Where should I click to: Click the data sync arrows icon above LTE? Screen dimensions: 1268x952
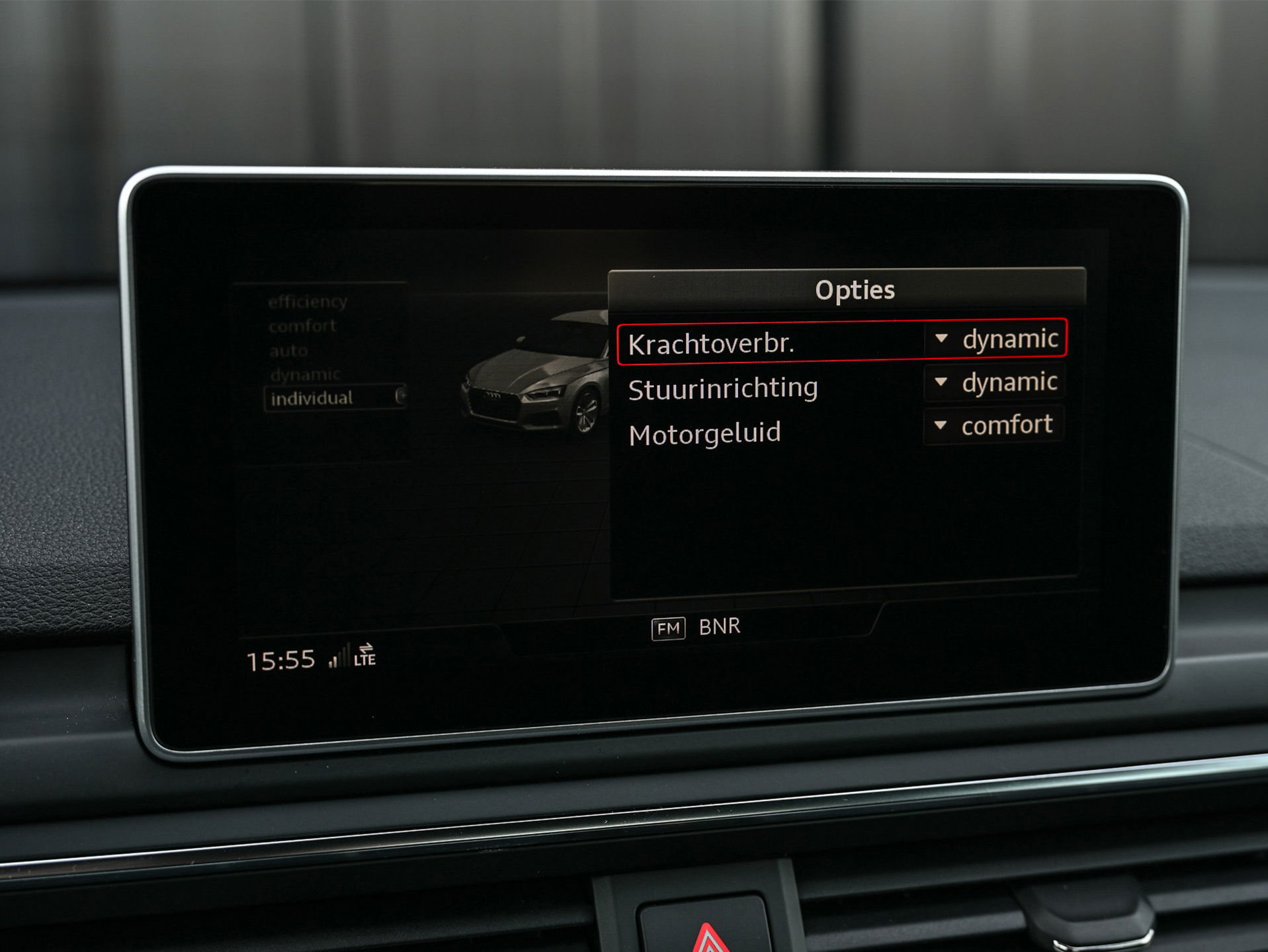[367, 647]
